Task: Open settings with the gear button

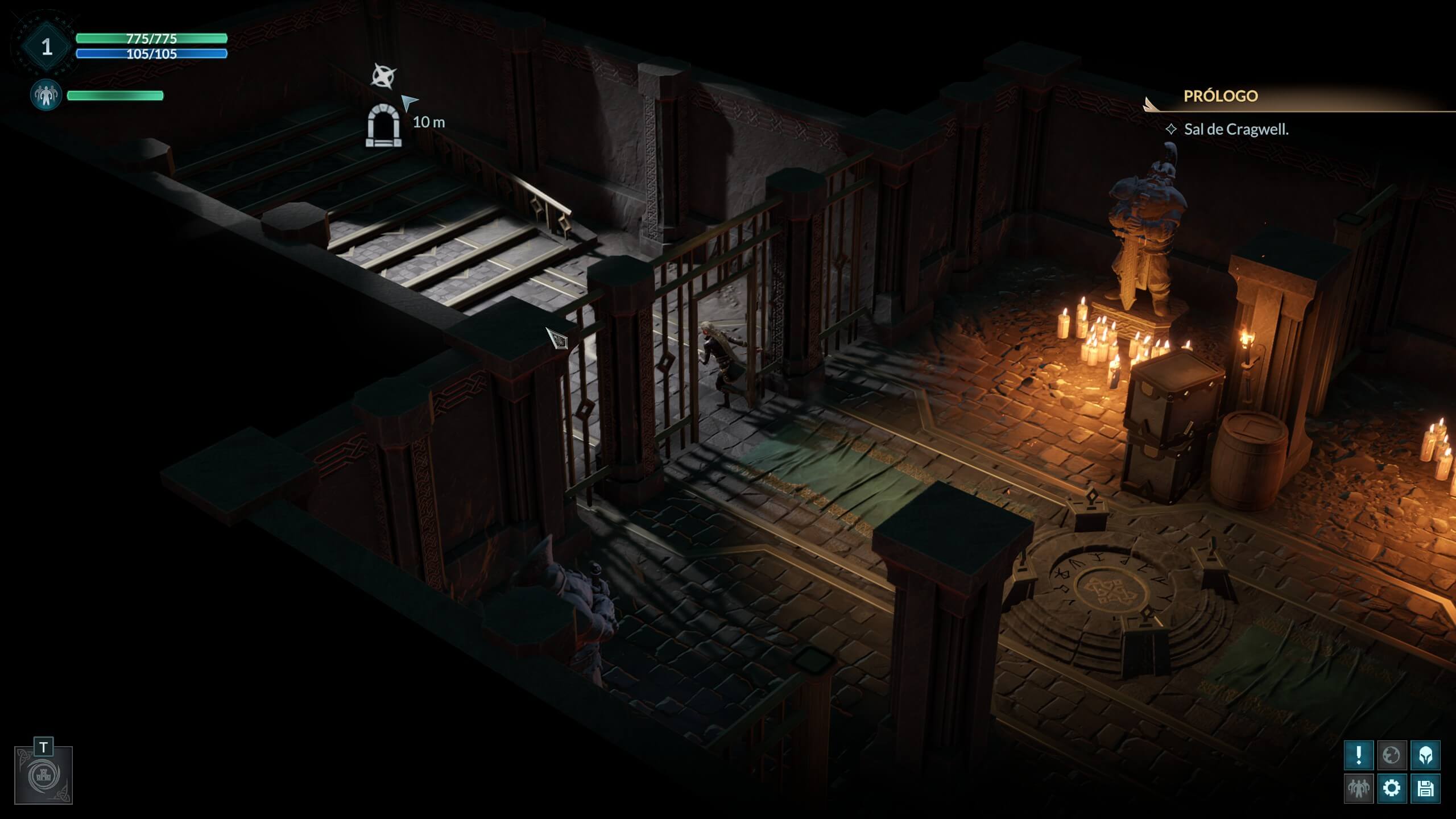Action: click(1392, 788)
